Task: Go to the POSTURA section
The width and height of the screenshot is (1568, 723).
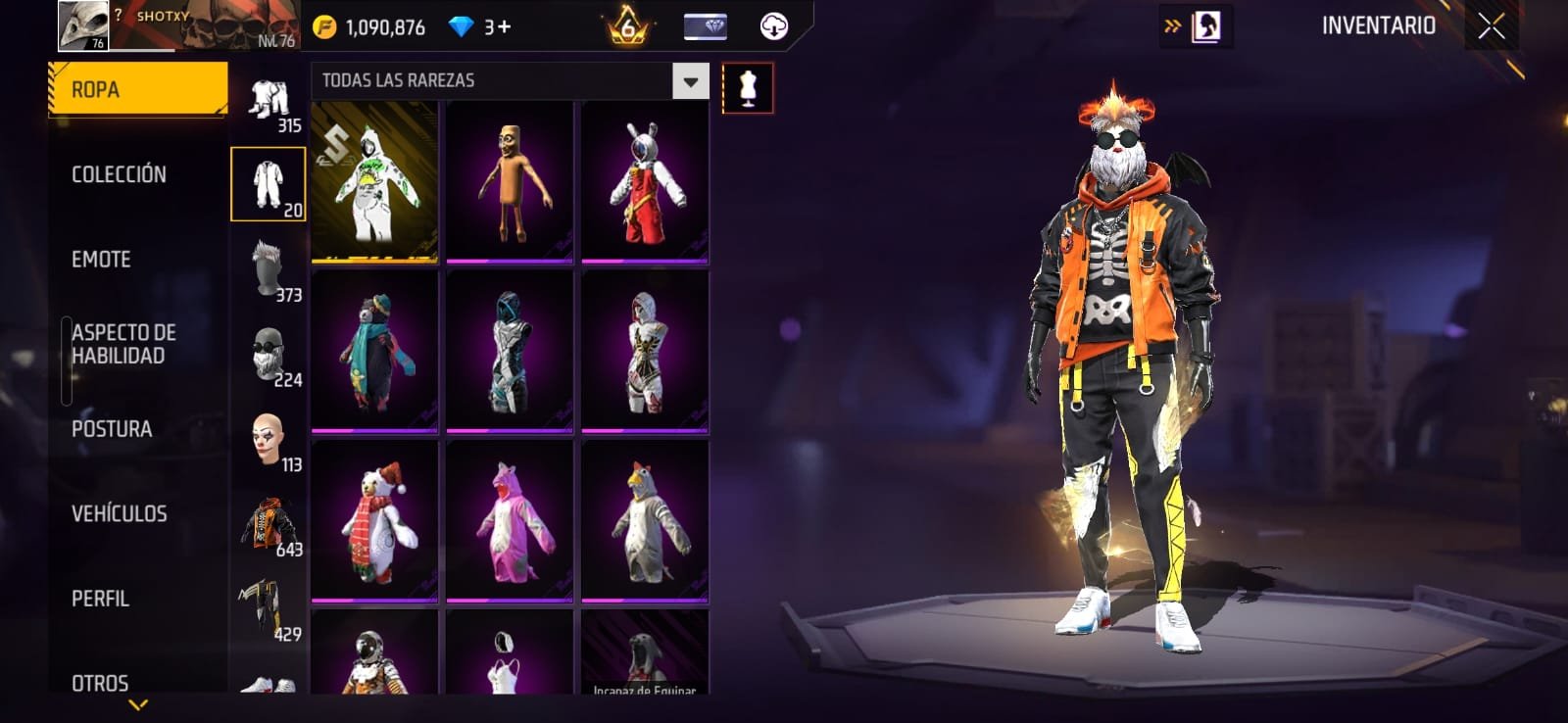Action: click(x=112, y=429)
